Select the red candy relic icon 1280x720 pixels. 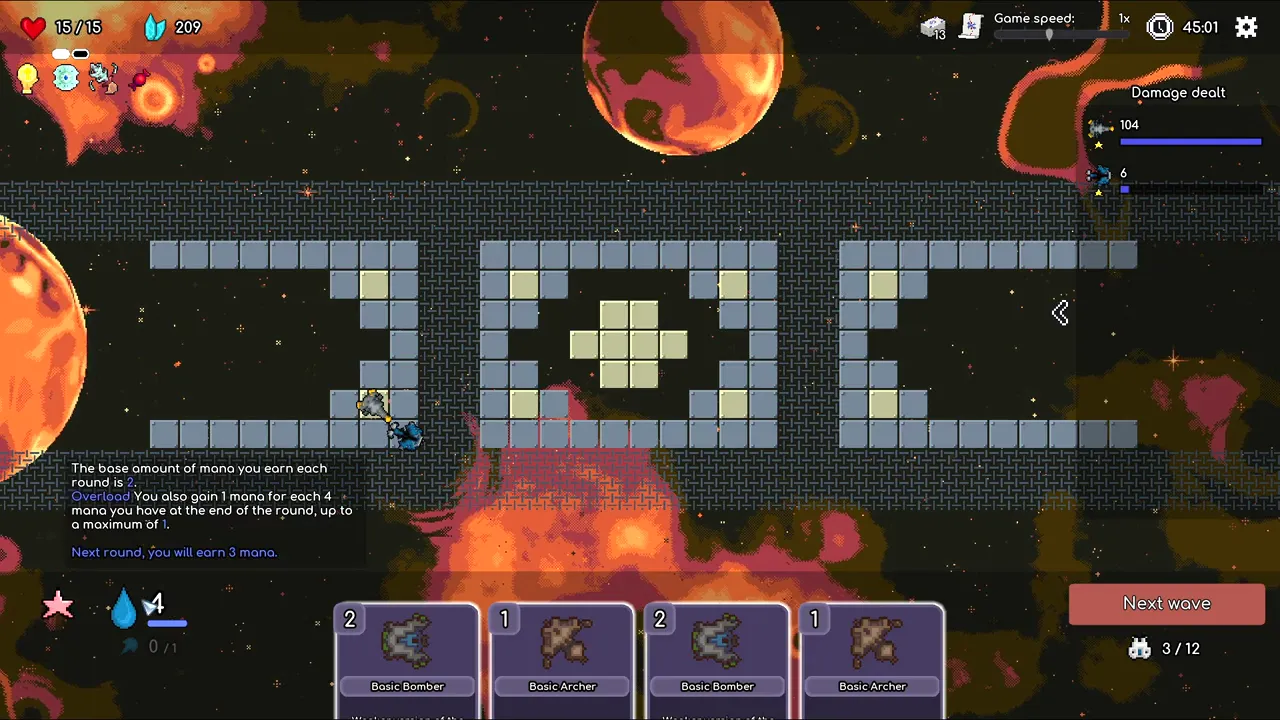(140, 78)
